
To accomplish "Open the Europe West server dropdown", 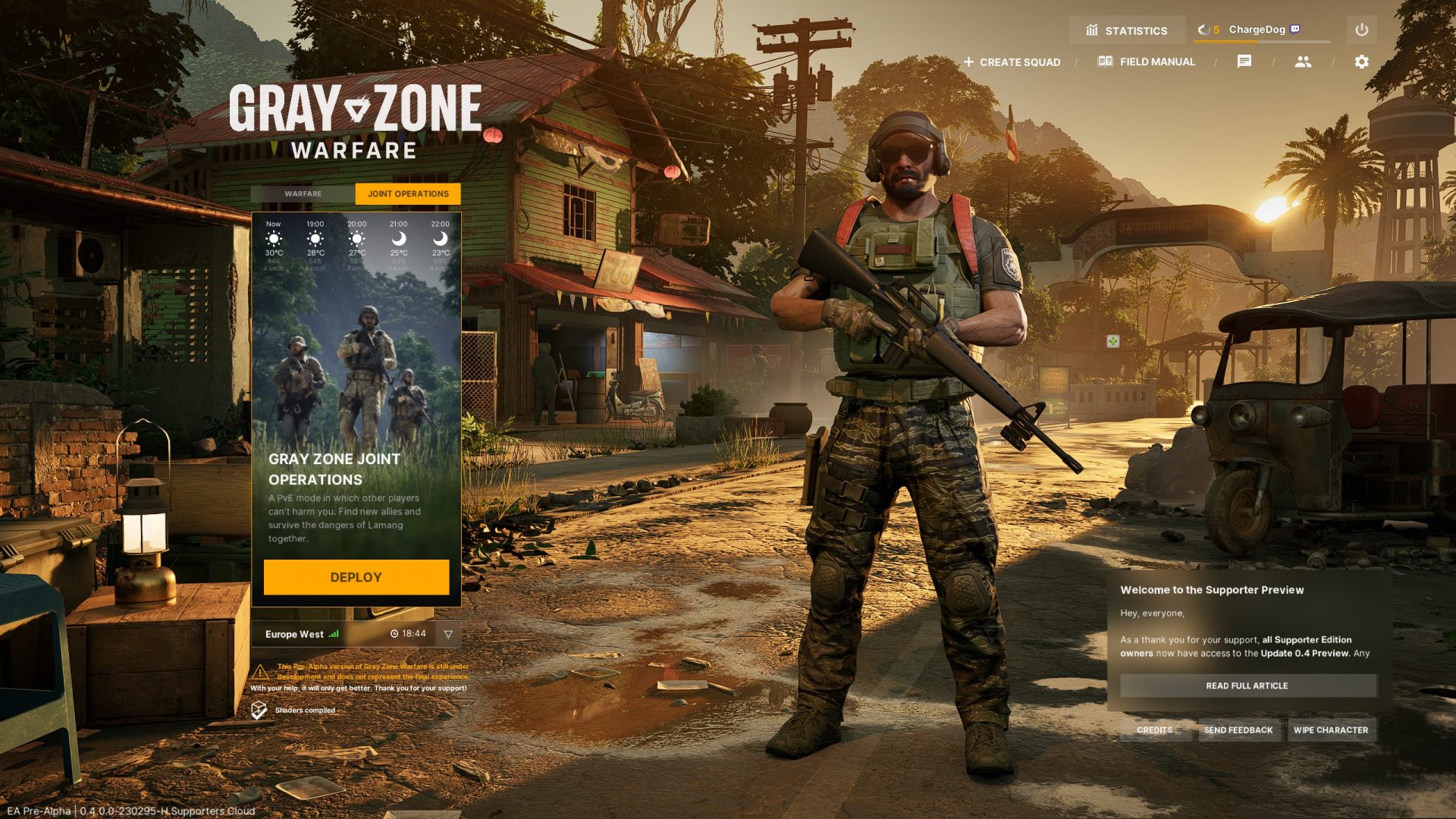I will click(448, 634).
